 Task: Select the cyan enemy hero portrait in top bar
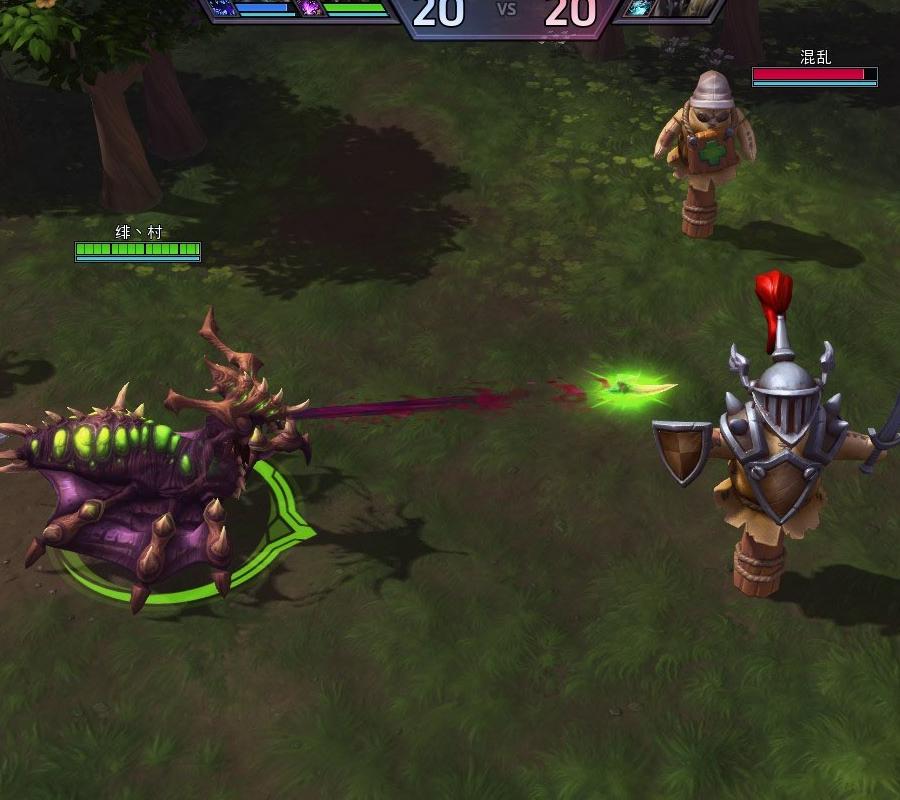click(x=637, y=9)
